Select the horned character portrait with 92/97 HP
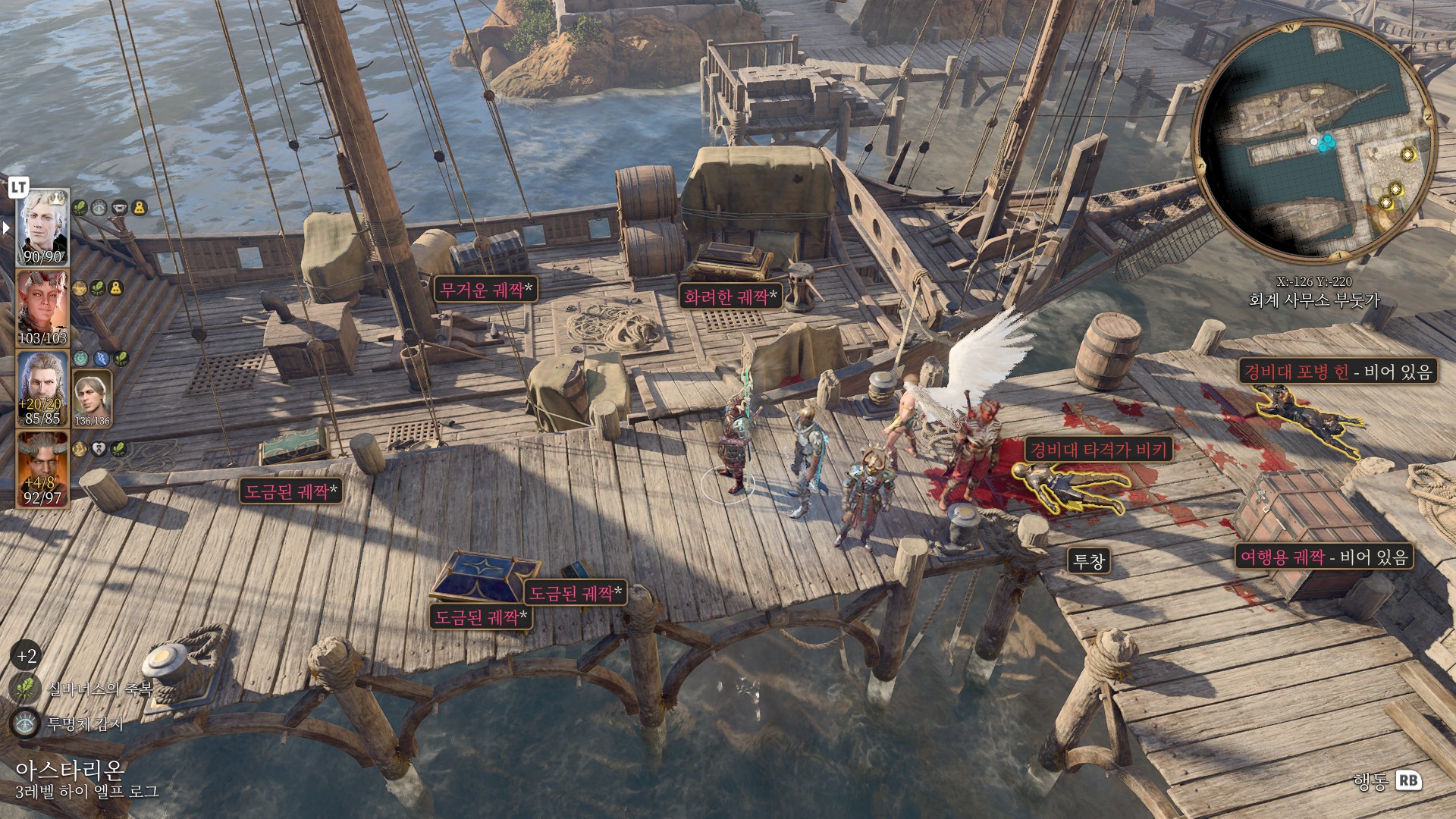The width and height of the screenshot is (1456, 819). click(x=42, y=468)
